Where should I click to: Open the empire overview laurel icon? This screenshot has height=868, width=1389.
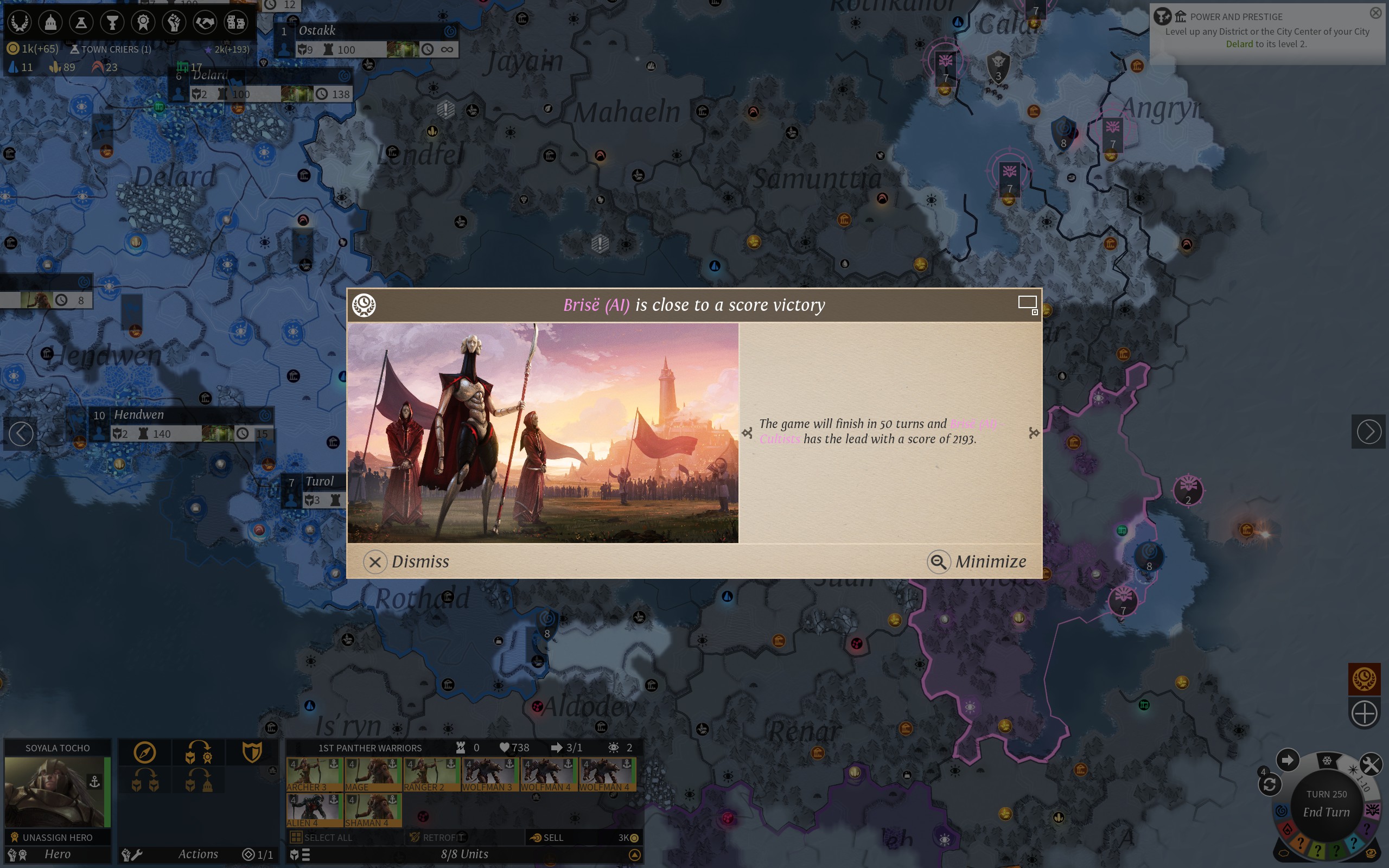[x=20, y=22]
